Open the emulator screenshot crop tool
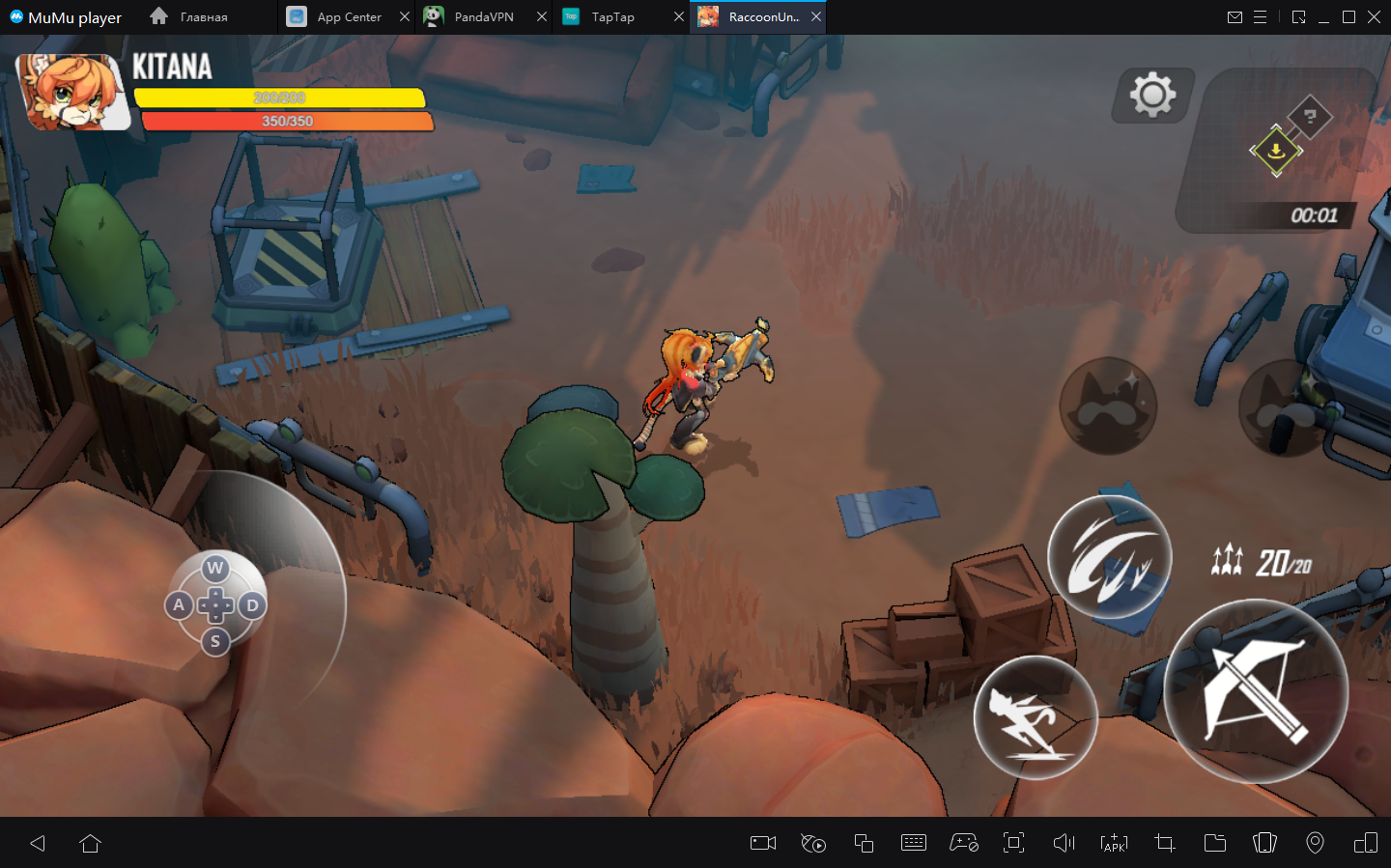The height and width of the screenshot is (868, 1391). click(x=1164, y=843)
